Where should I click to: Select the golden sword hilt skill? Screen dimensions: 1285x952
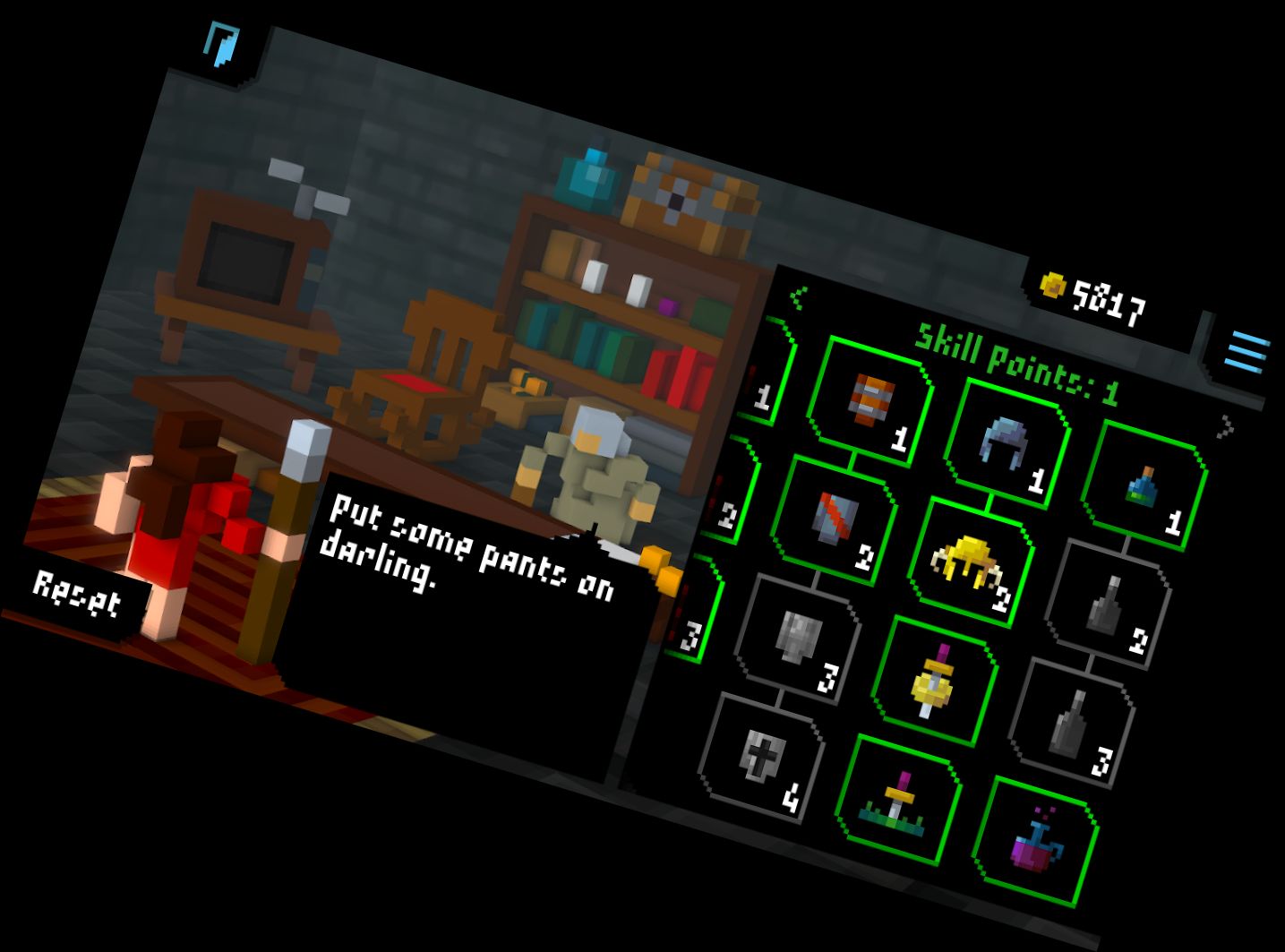(933, 681)
